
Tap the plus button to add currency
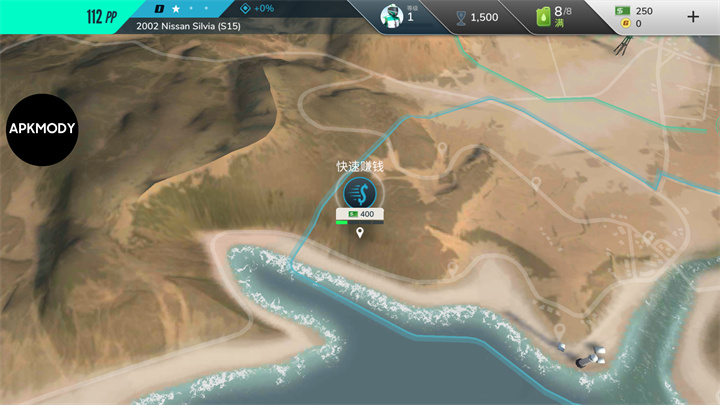click(x=693, y=17)
